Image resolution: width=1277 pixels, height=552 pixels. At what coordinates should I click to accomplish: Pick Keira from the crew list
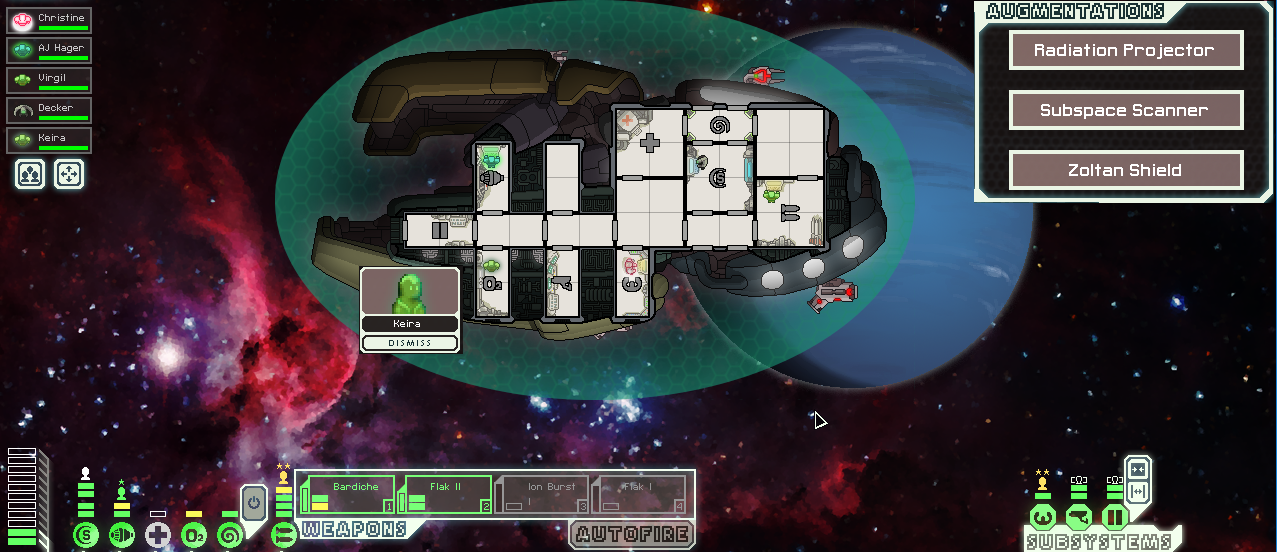click(49, 140)
